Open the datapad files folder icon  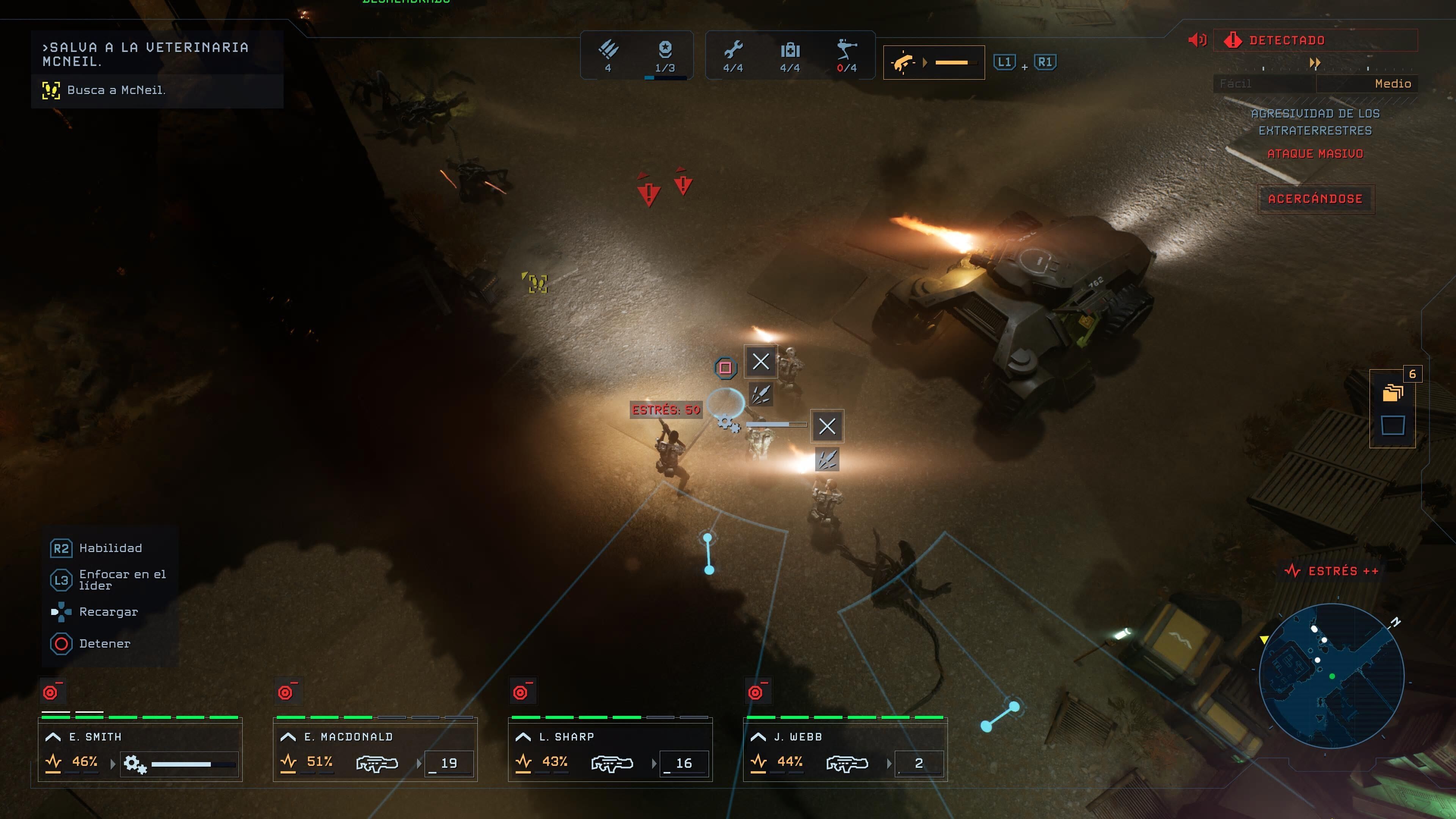(x=1393, y=392)
